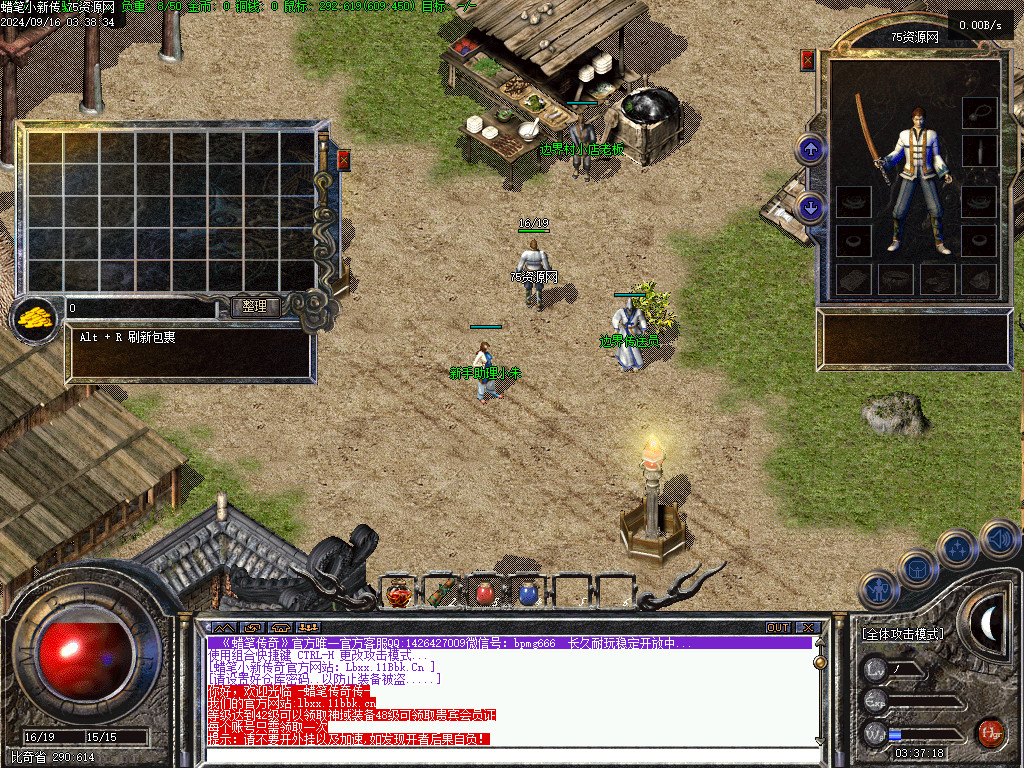Image resolution: width=1024 pixels, height=768 pixels.
Task: Click the OUT button above the chat
Action: pyautogui.click(x=778, y=627)
